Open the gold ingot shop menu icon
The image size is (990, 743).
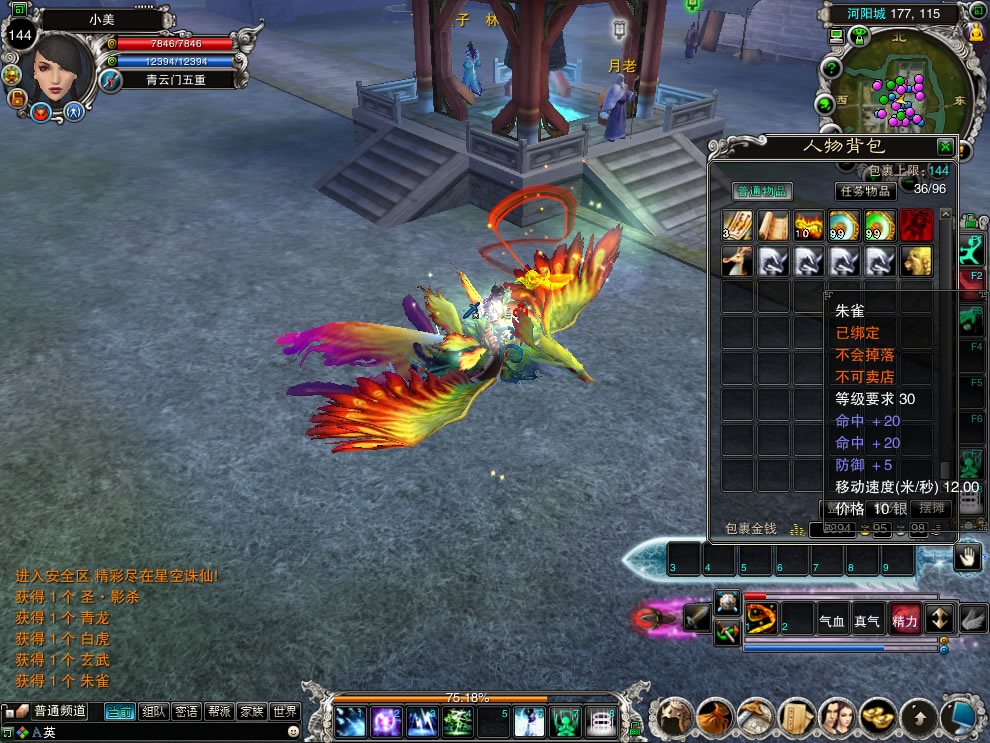pos(878,716)
